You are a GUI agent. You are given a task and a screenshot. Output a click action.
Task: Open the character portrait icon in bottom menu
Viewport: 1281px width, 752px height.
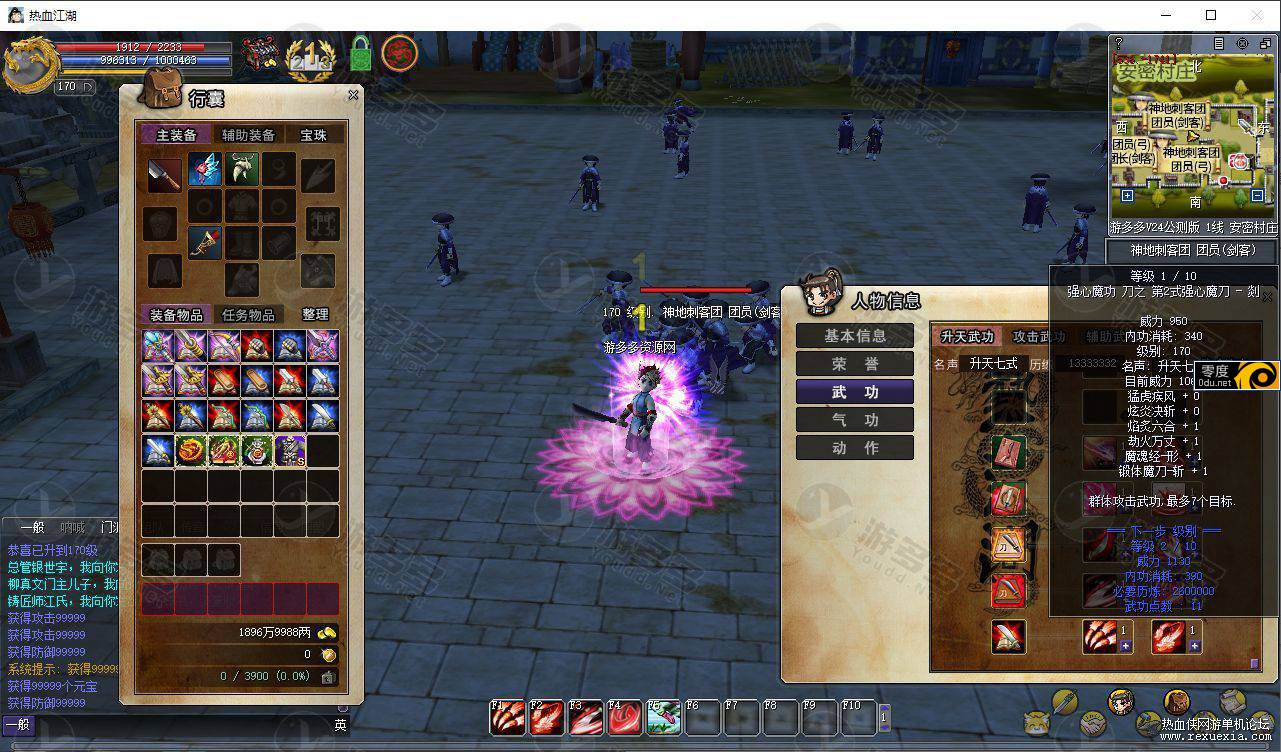(1121, 701)
